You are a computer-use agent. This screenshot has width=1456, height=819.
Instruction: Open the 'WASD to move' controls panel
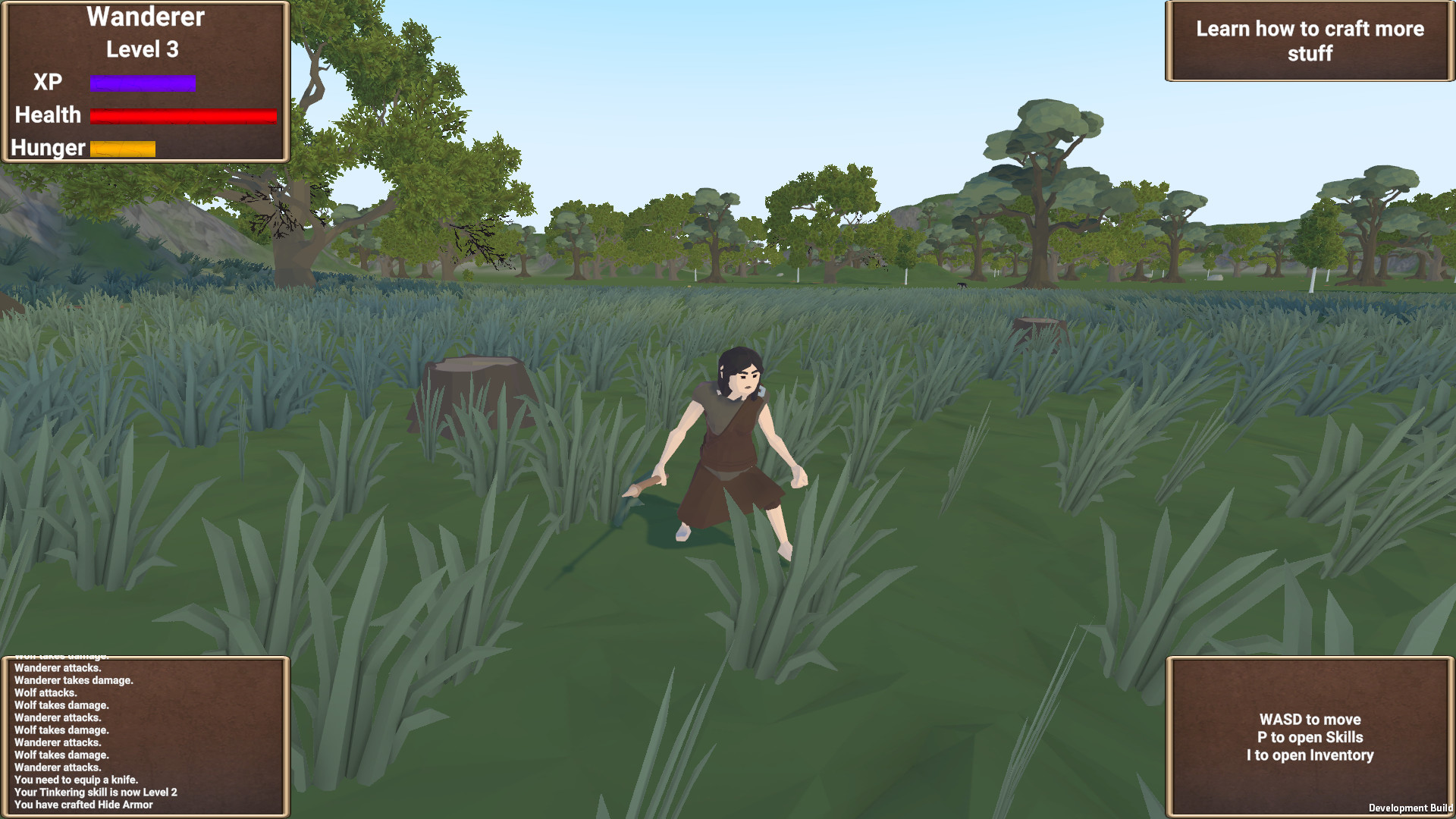(1308, 737)
